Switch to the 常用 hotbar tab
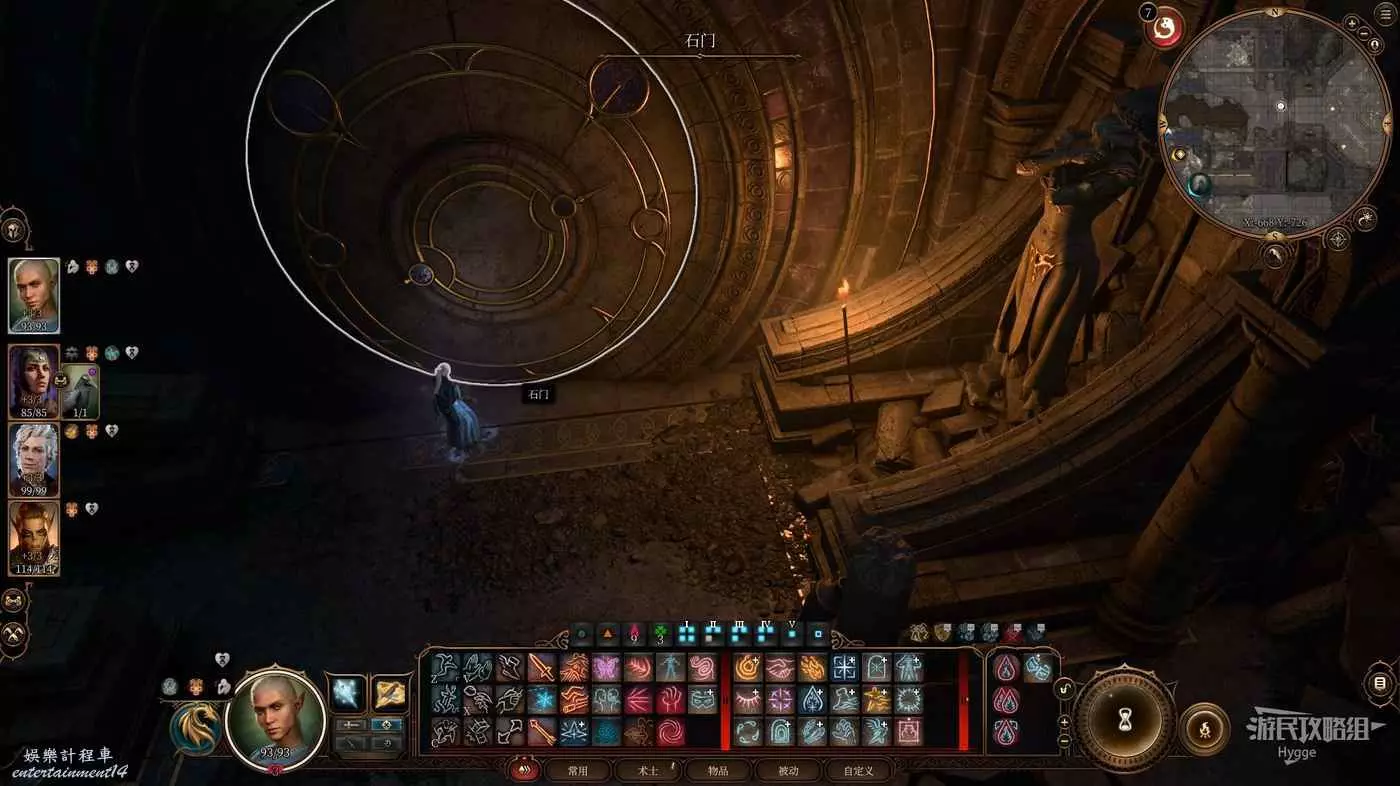This screenshot has width=1400, height=786. pyautogui.click(x=577, y=771)
